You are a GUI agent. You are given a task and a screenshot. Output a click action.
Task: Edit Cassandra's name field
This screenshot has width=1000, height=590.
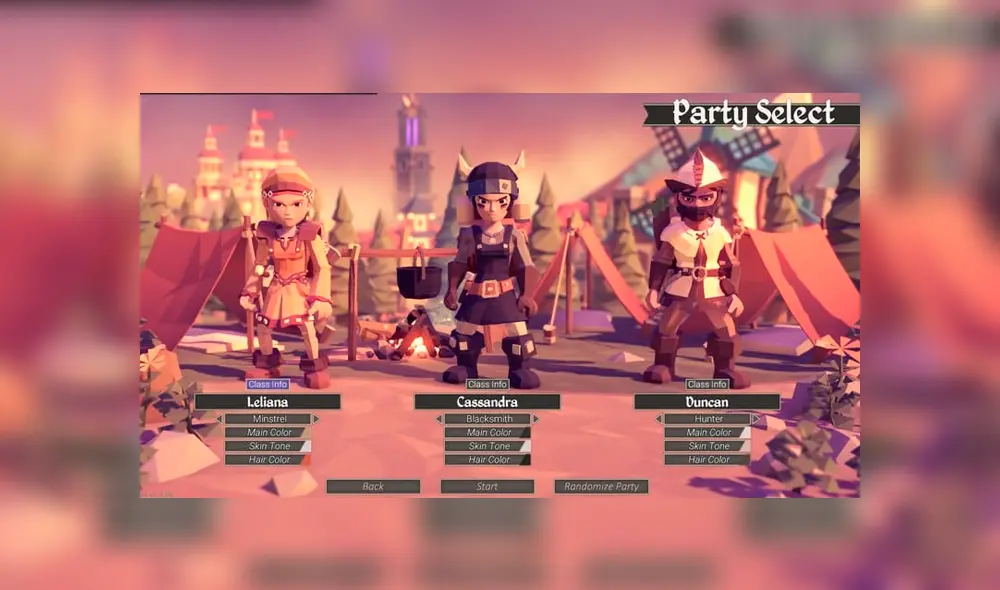[x=487, y=402]
